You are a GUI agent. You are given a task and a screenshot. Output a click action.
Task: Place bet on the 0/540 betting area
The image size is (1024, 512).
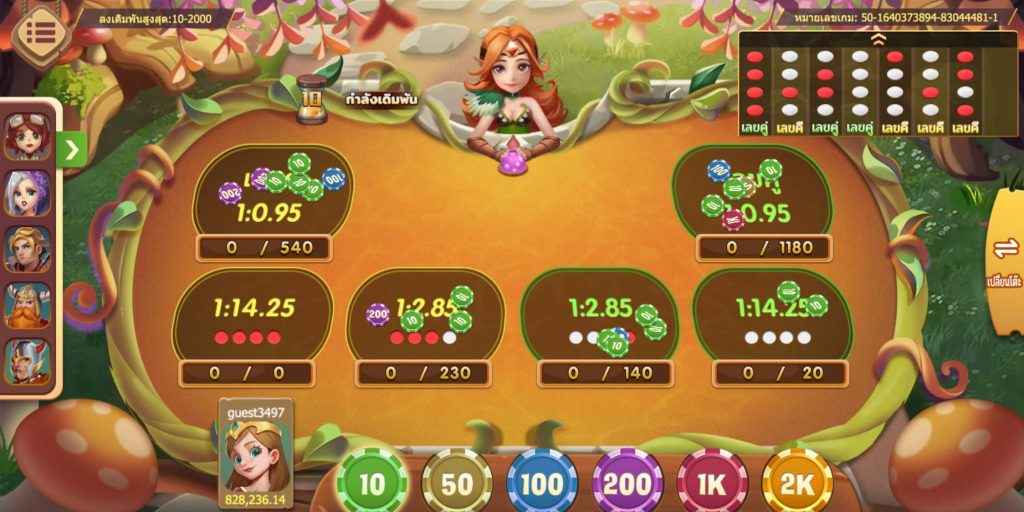tap(270, 200)
